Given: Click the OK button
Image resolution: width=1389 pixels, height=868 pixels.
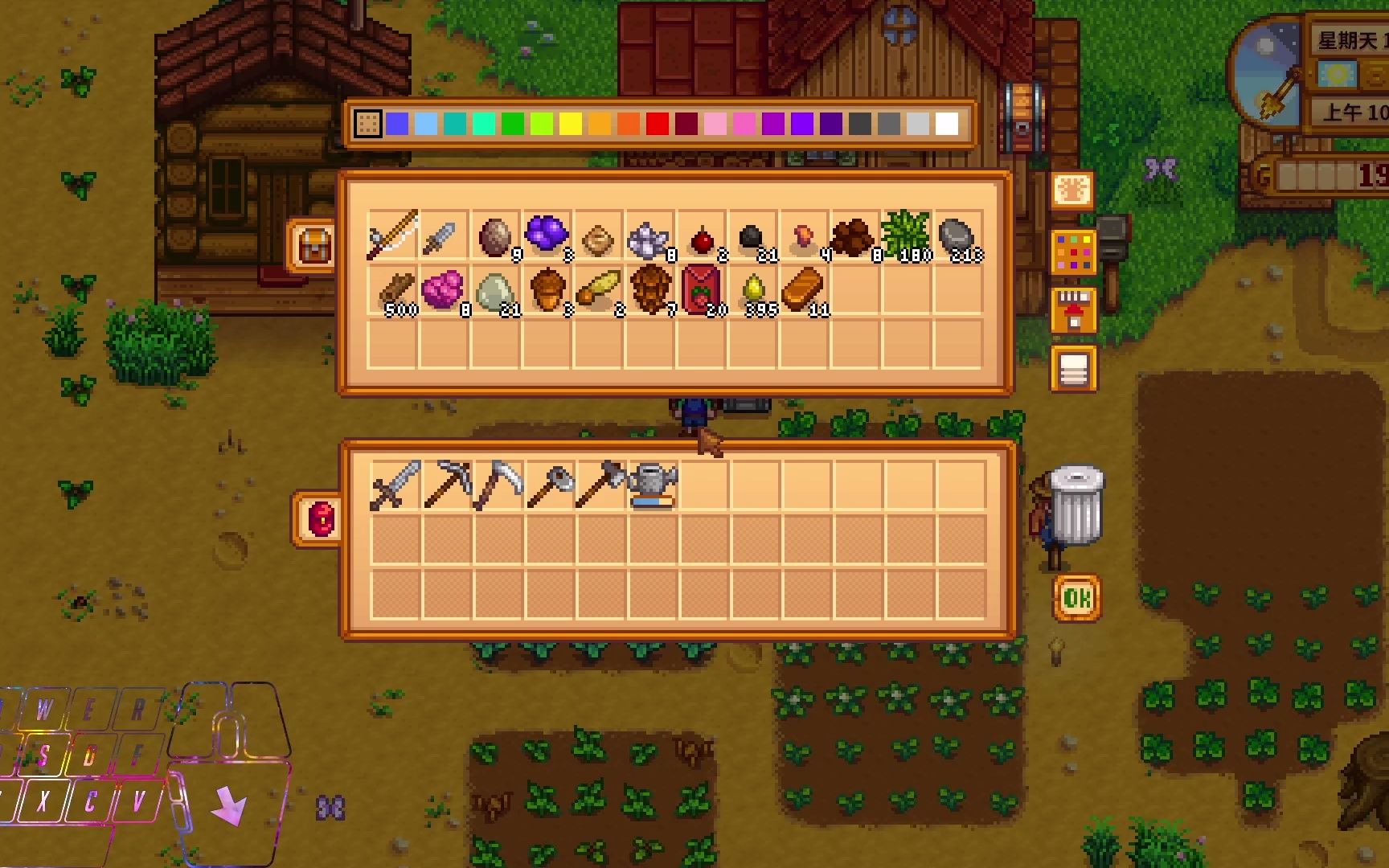Looking at the screenshot, I should 1076,597.
